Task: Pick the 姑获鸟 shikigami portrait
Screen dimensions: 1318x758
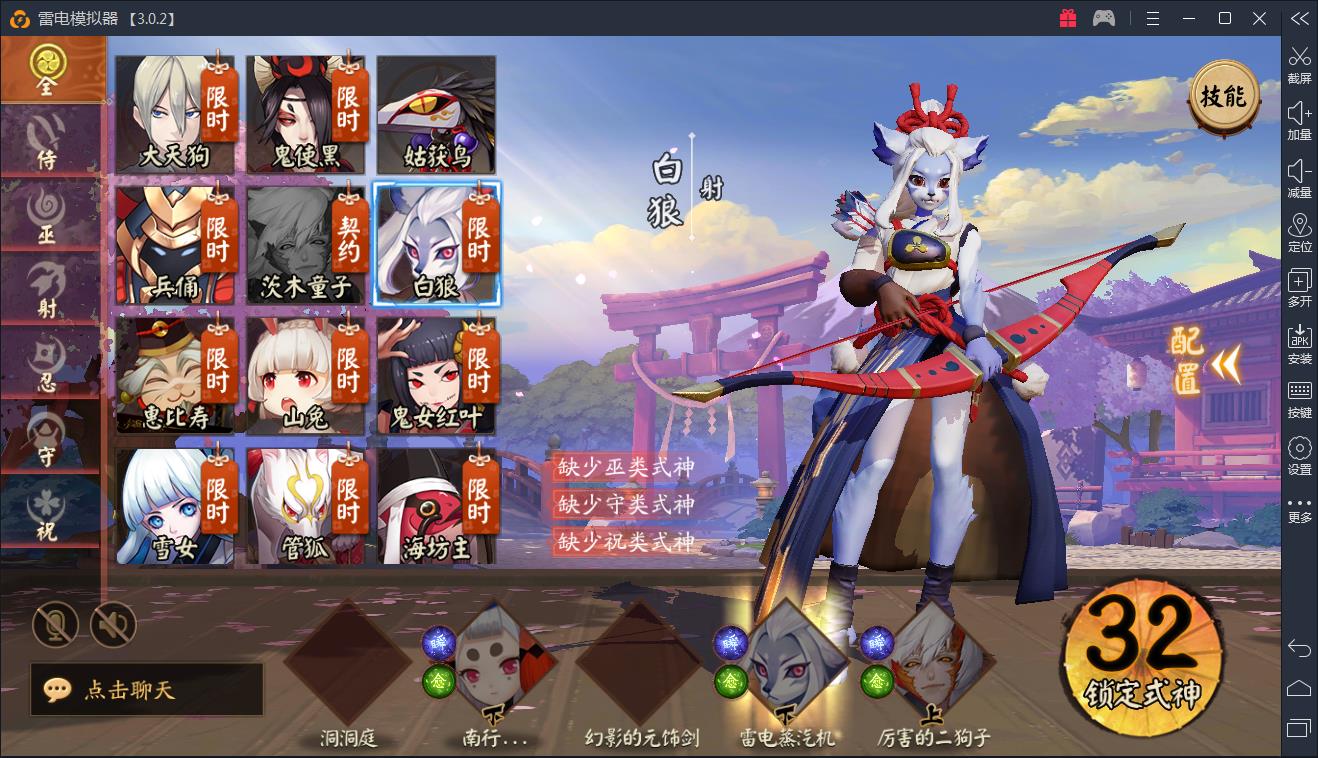Action: (x=436, y=113)
